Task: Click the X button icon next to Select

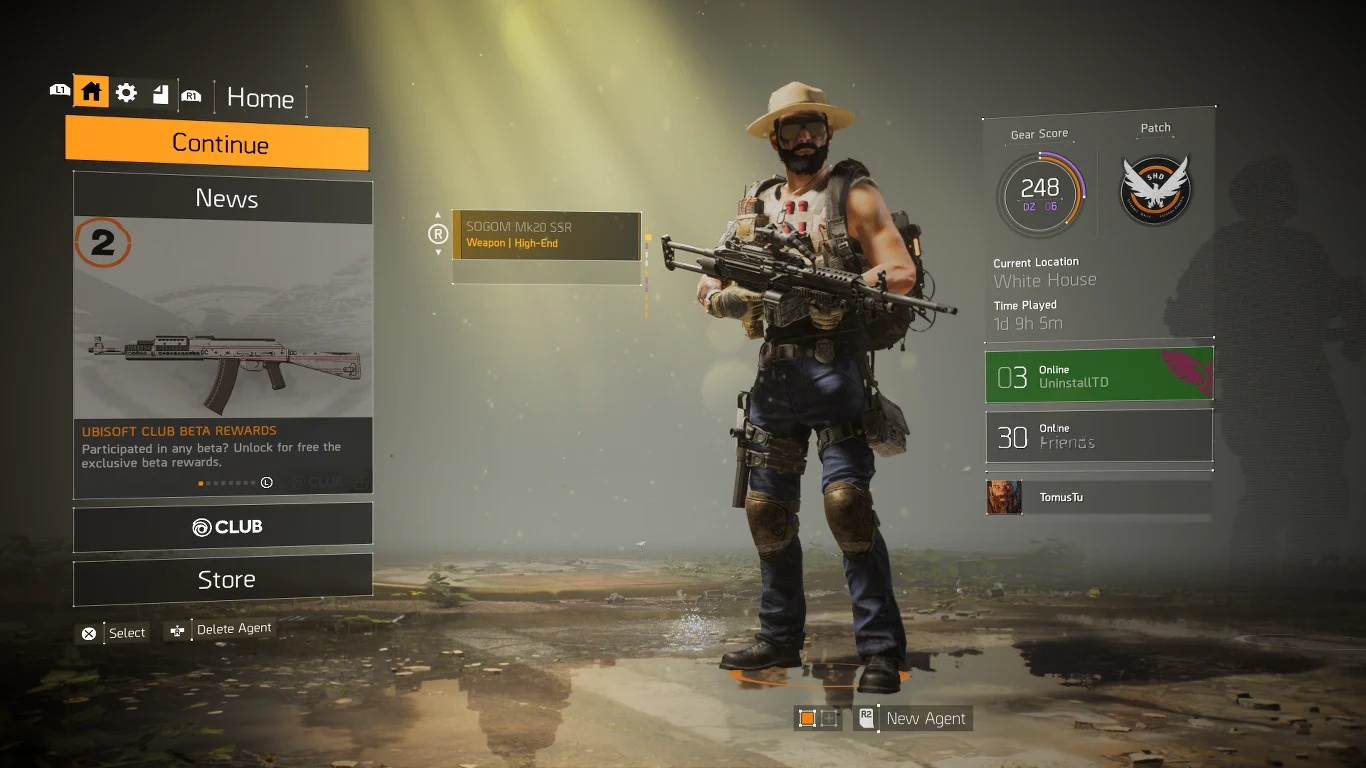Action: 88,633
